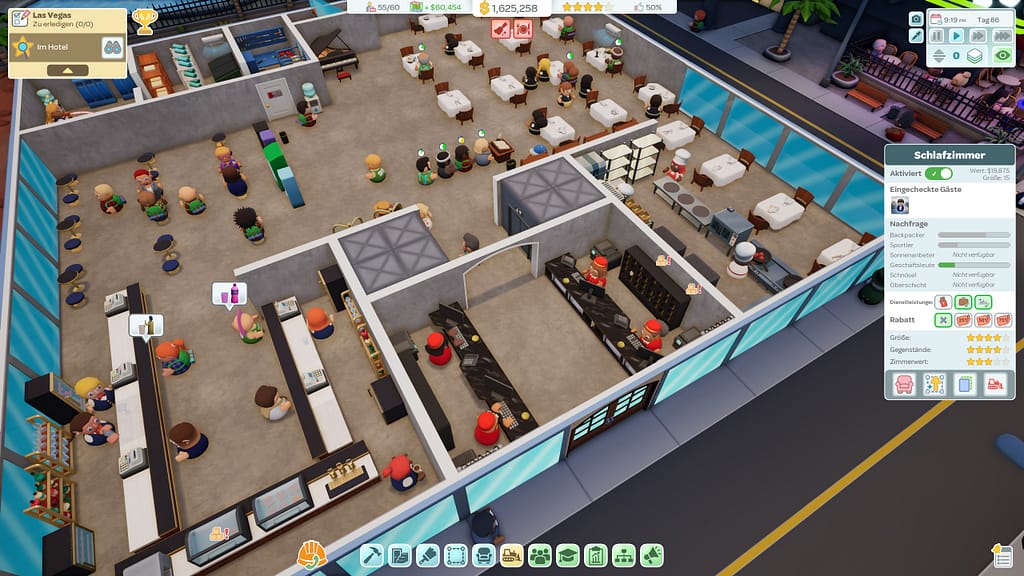This screenshot has width=1024, height=576.
Task: Set game speed to normal play
Action: click(956, 36)
